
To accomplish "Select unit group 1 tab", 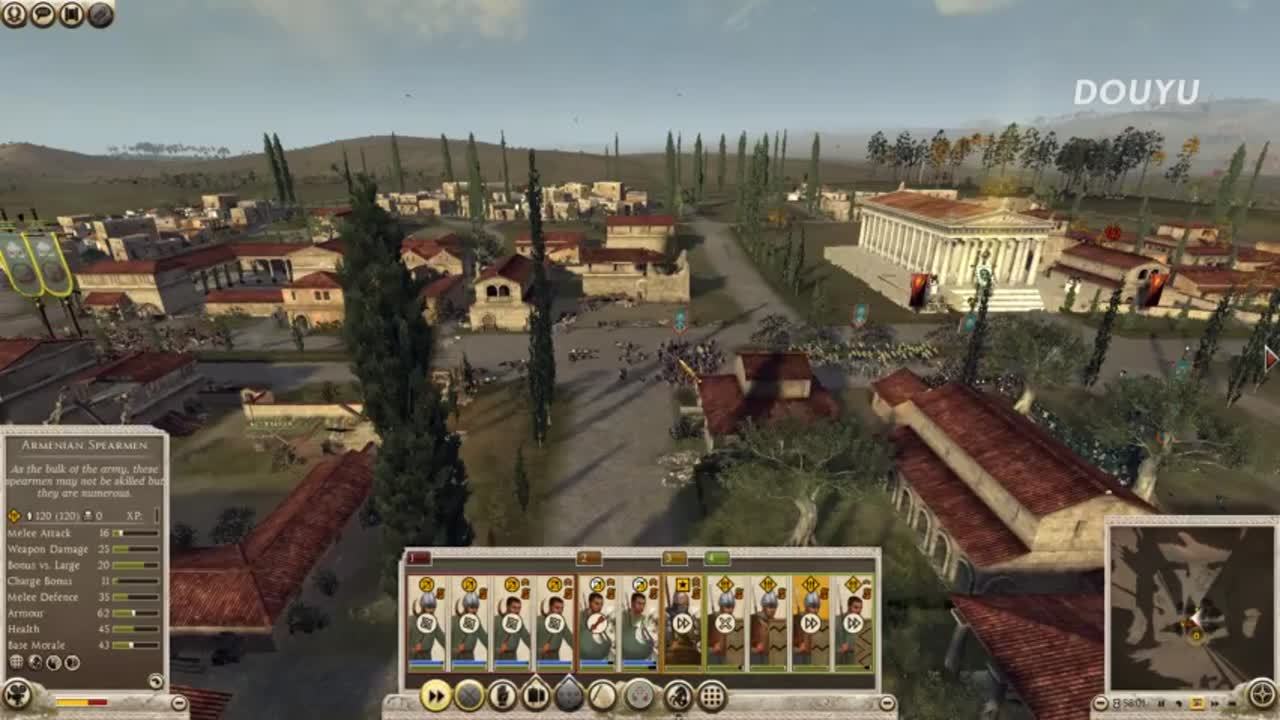I will (418, 558).
